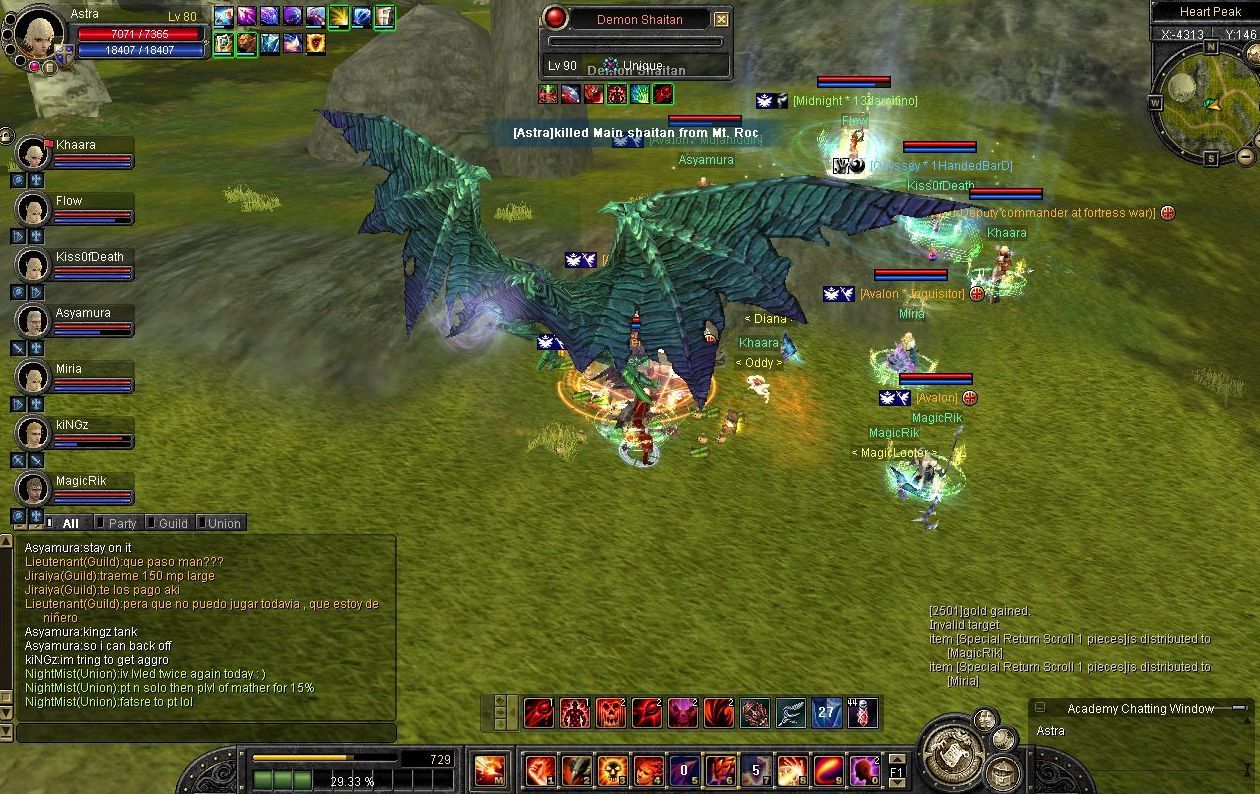The height and width of the screenshot is (794, 1260).
Task: Open the Union chat tab
Action: point(223,523)
